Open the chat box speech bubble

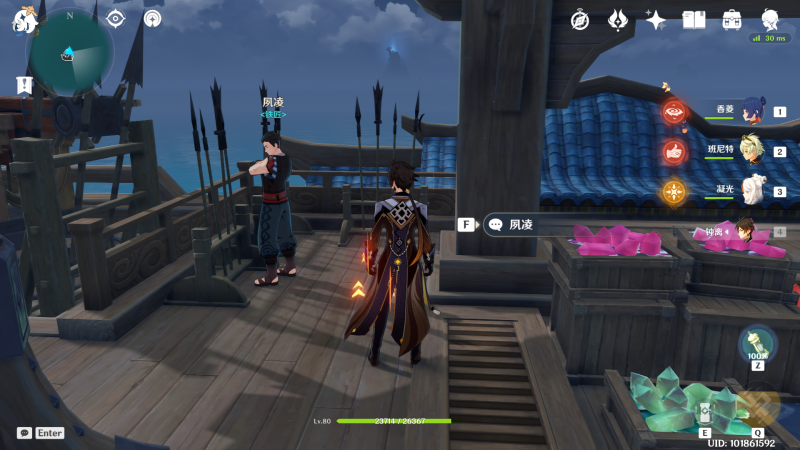tap(24, 433)
